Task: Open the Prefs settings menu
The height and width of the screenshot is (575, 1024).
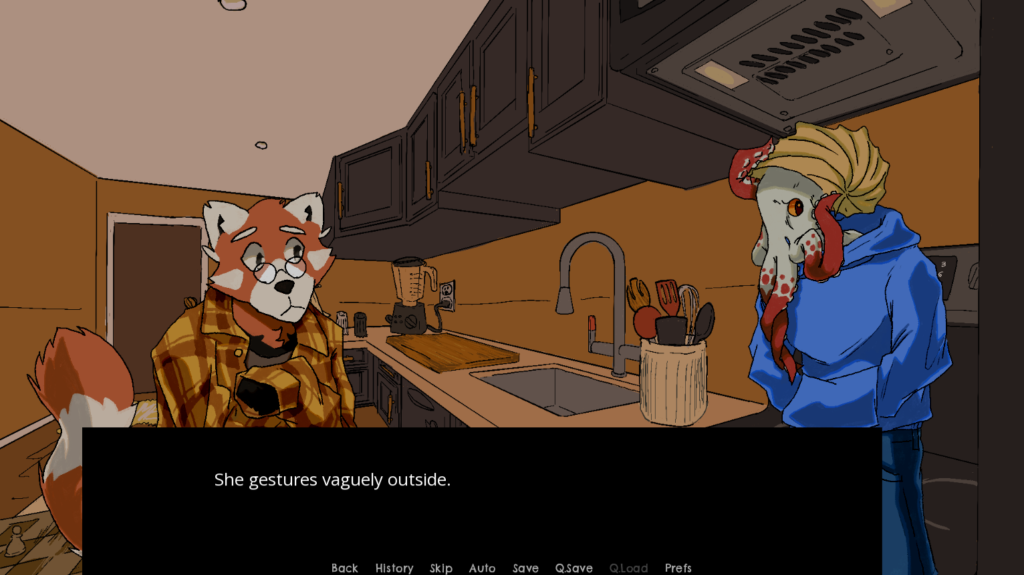Action: [x=678, y=568]
